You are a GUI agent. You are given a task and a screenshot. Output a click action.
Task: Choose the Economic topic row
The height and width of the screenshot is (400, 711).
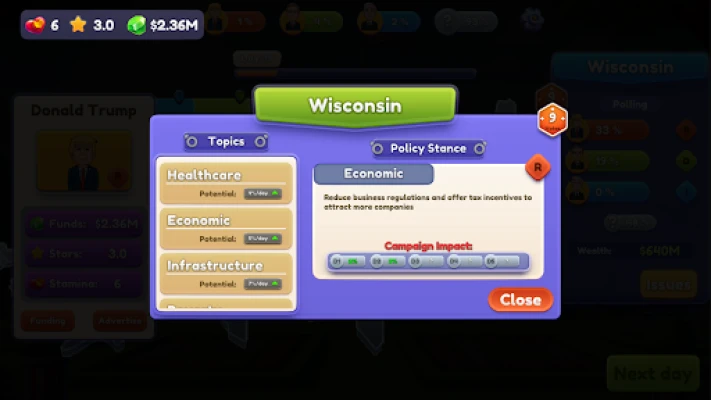pyautogui.click(x=226, y=228)
